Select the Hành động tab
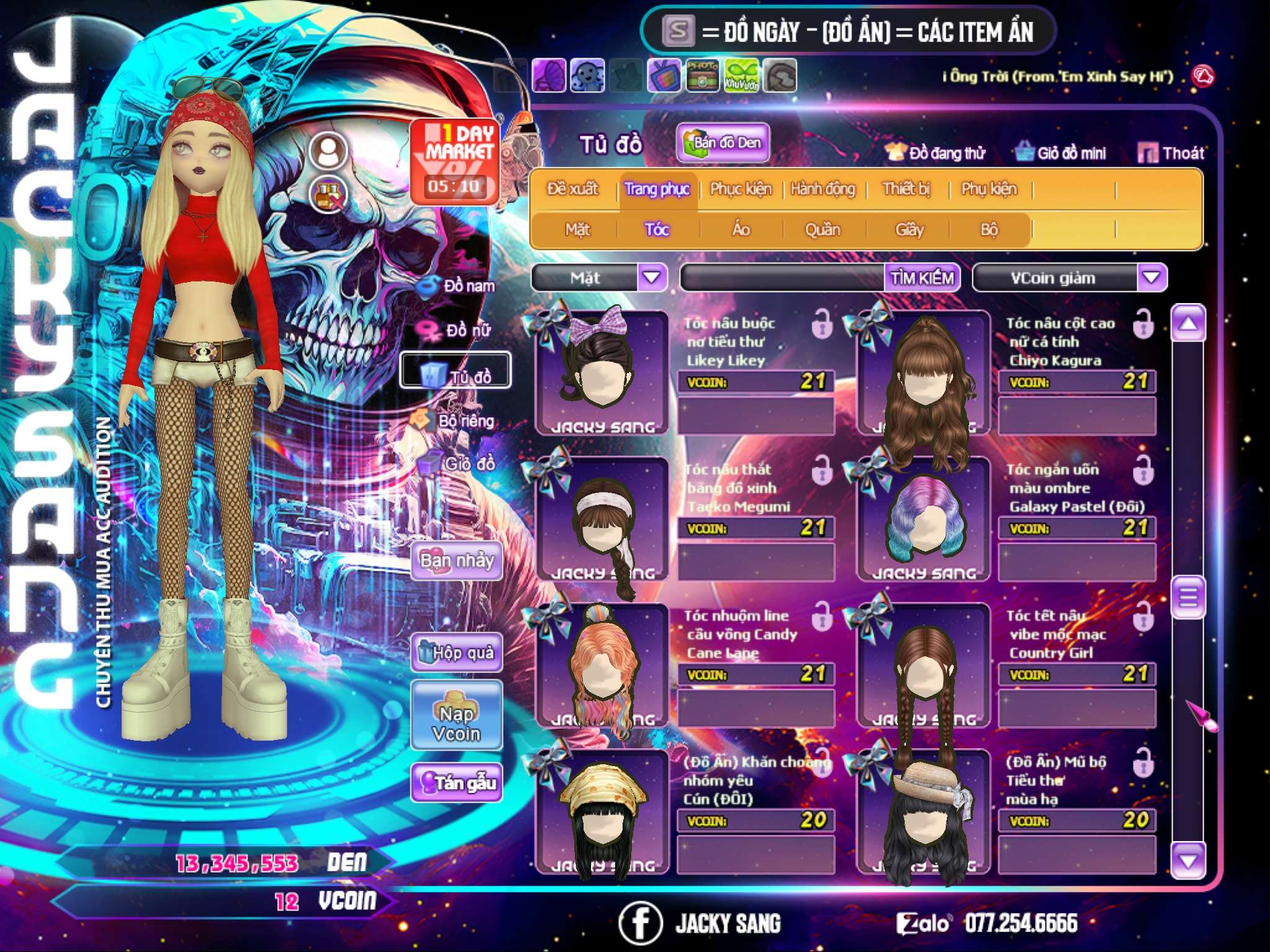Screen dimensions: 1270x952 [822, 189]
